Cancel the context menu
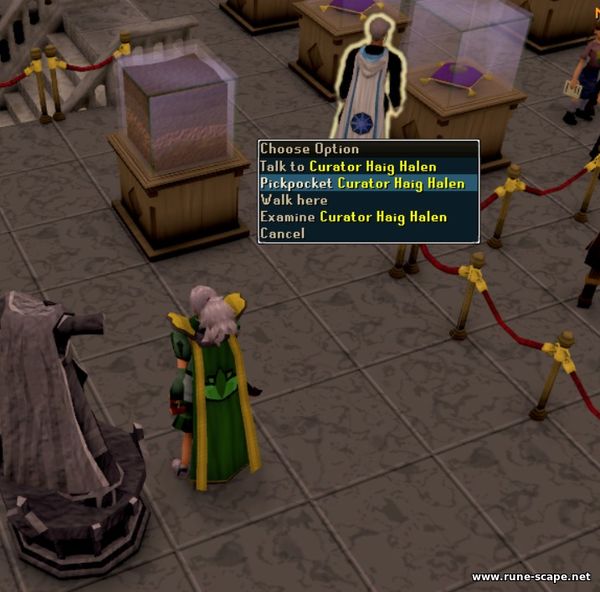 coord(282,233)
